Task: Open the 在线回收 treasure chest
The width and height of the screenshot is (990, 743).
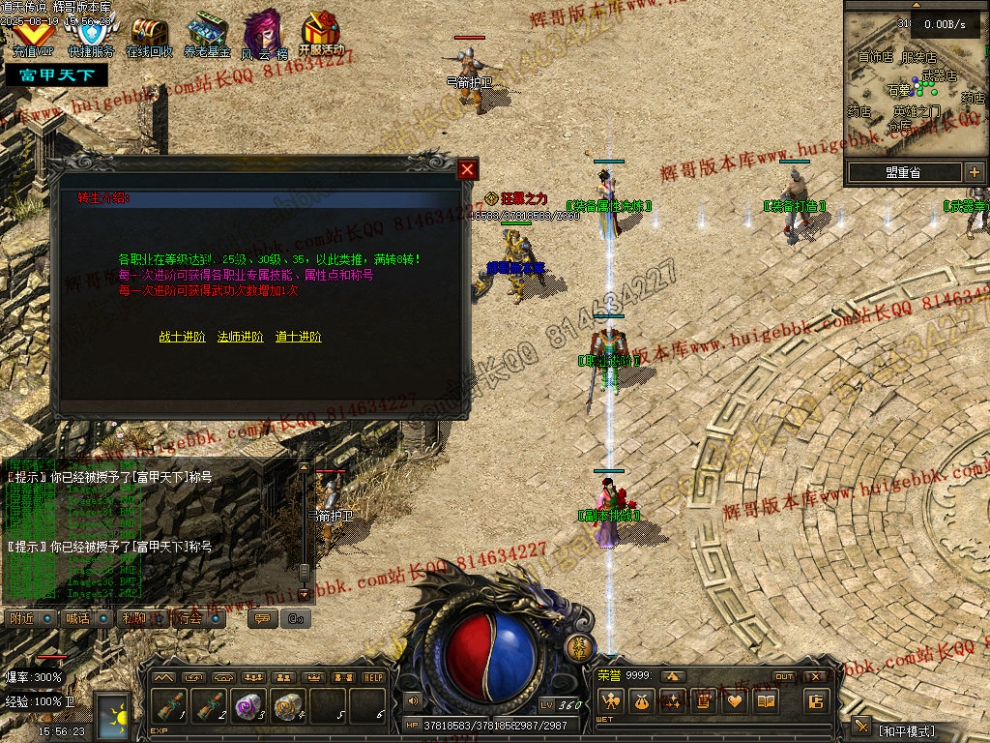Action: point(150,32)
